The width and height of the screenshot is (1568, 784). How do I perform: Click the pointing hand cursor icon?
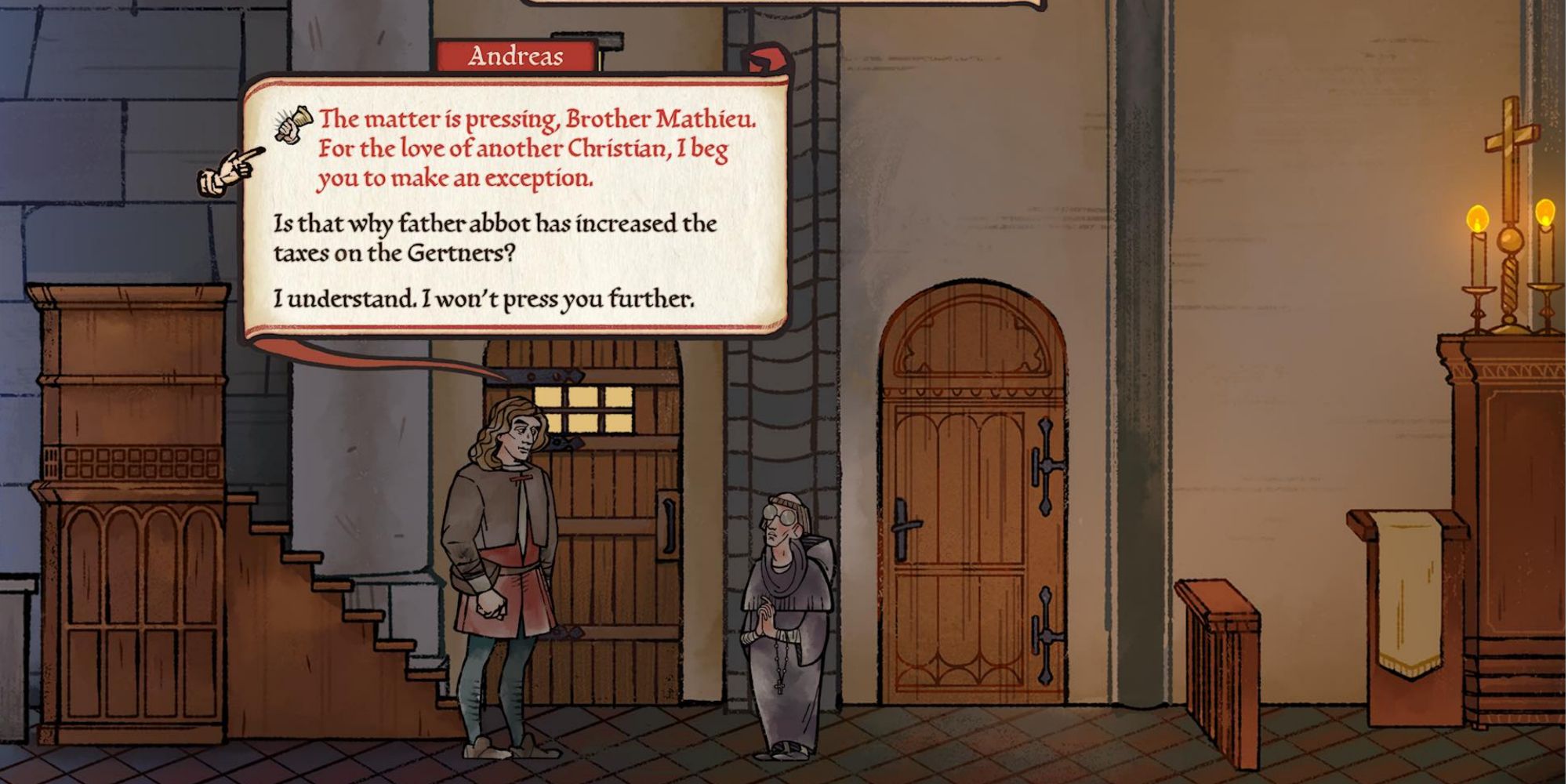[x=227, y=167]
